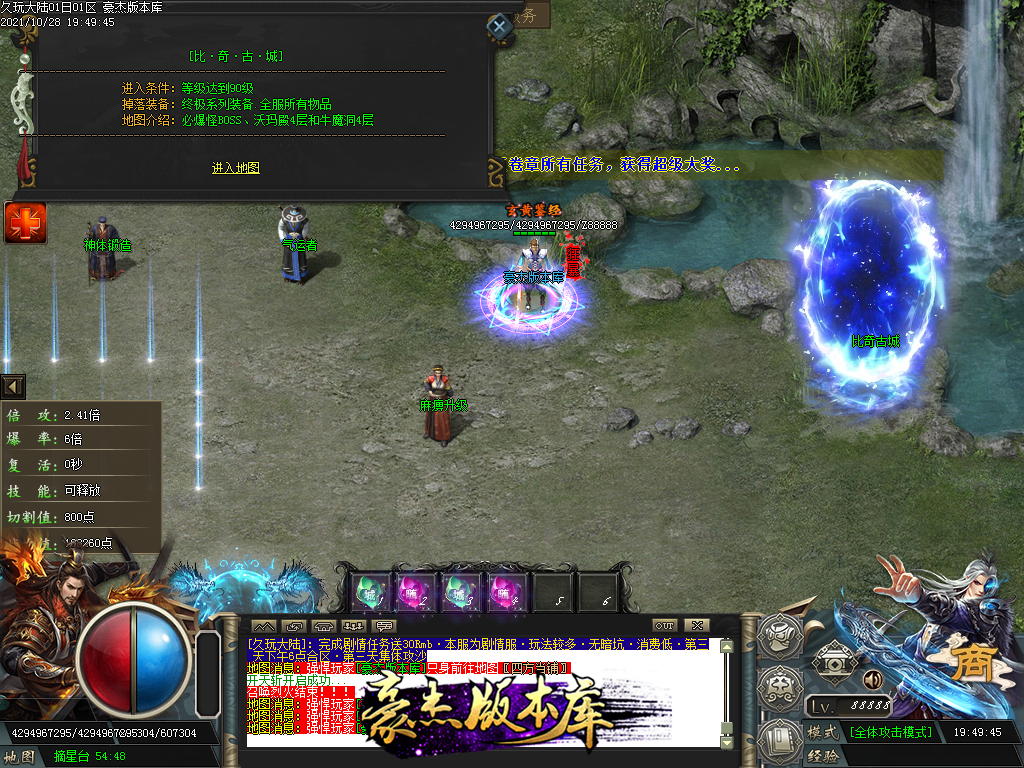This screenshot has width=1024, height=768.
Task: Open the 地图 map button
Action: (x=22, y=757)
